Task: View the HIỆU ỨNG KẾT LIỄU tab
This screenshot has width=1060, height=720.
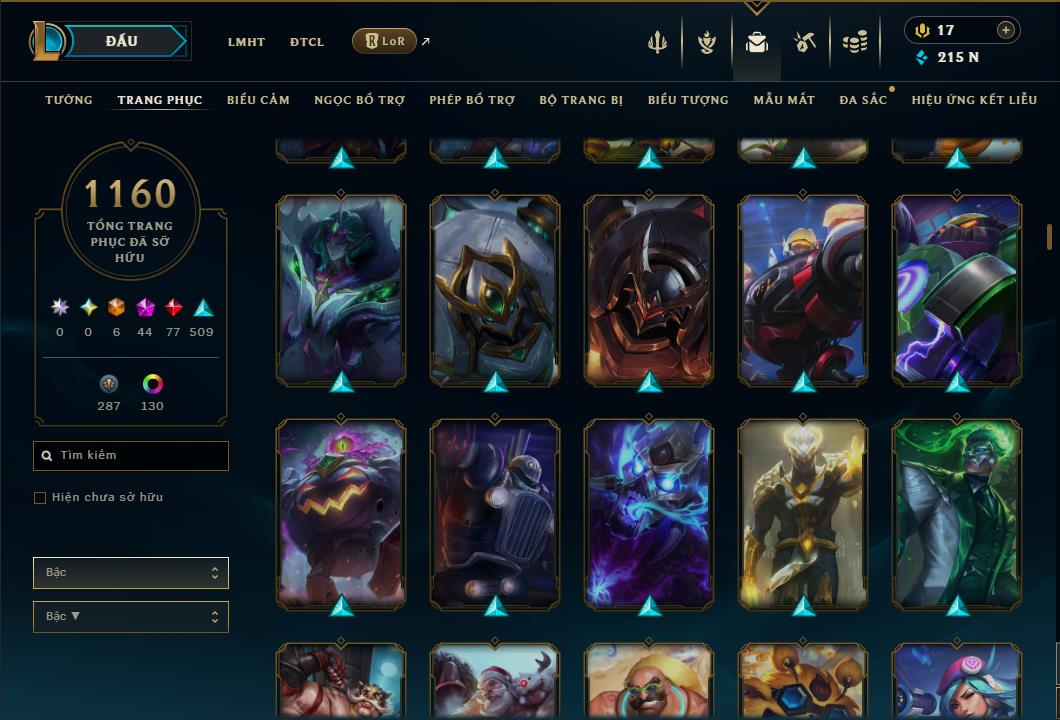Action: (x=974, y=100)
